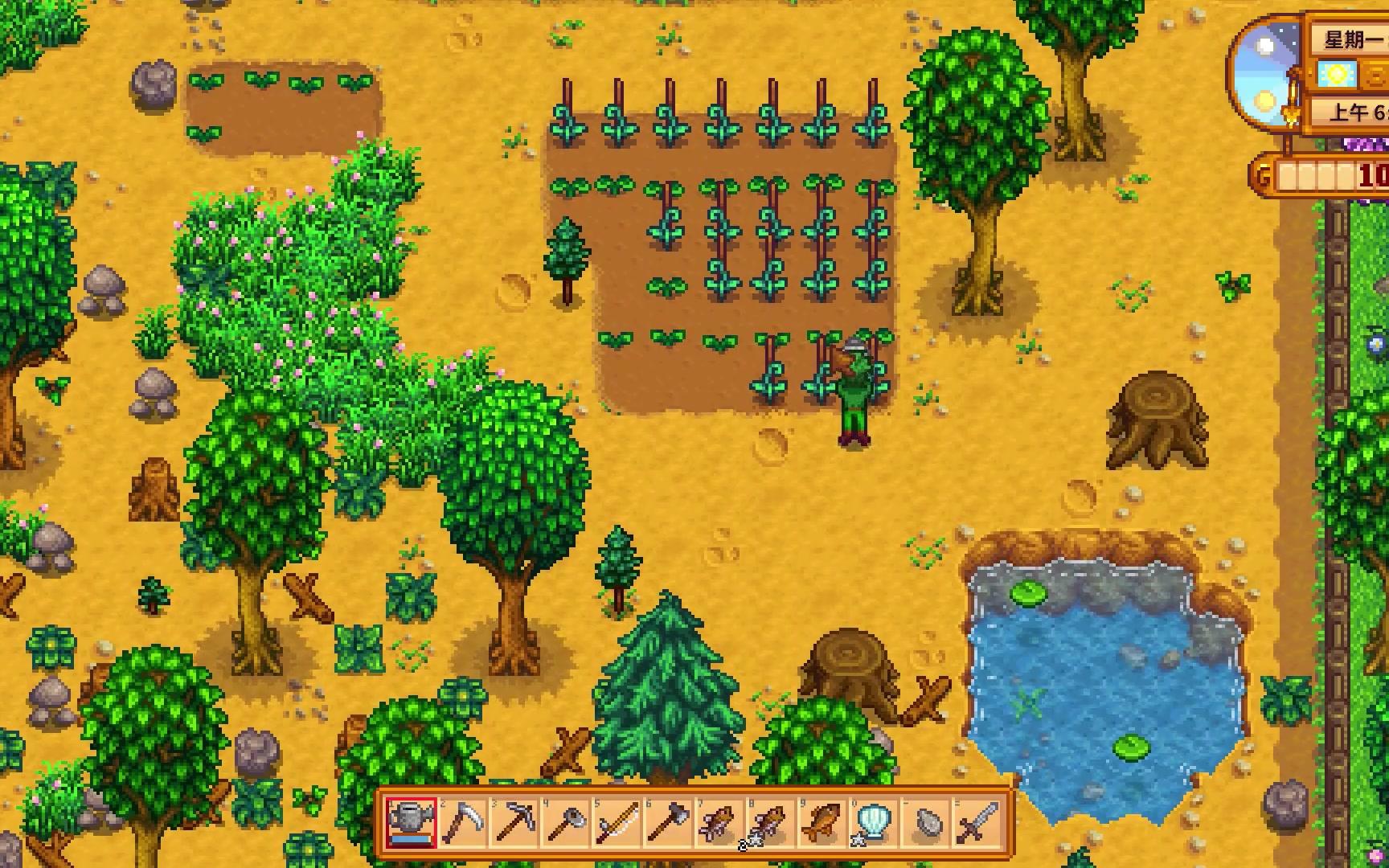Viewport: 1389px width, 868px height.
Task: Equip the axe from the hotbar
Action: coord(669,823)
